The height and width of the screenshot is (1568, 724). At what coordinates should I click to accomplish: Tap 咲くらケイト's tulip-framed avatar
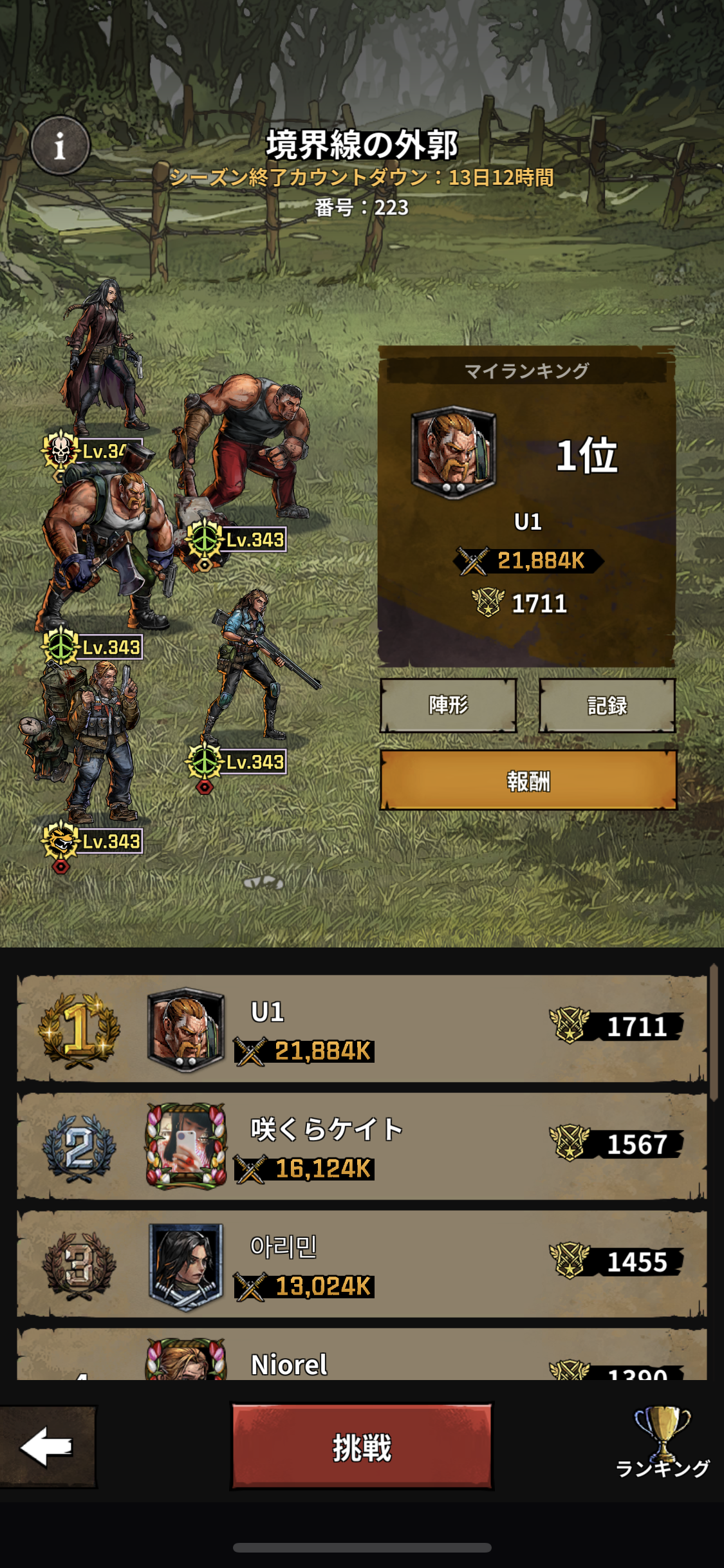186,1146
